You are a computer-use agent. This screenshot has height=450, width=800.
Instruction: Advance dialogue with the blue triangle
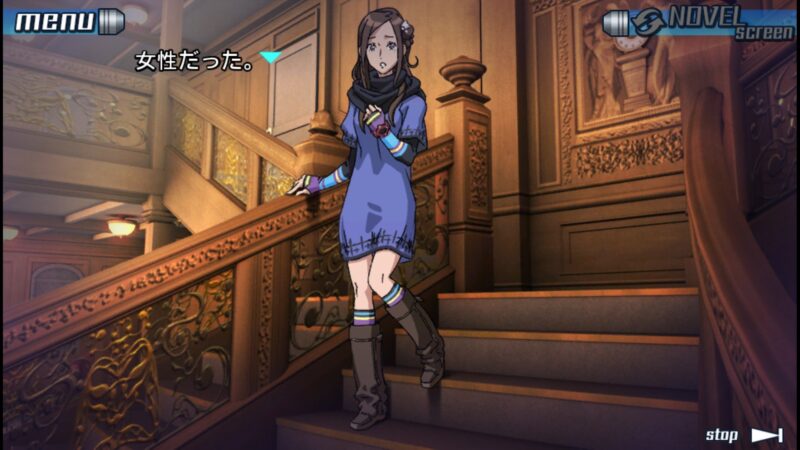click(x=269, y=58)
